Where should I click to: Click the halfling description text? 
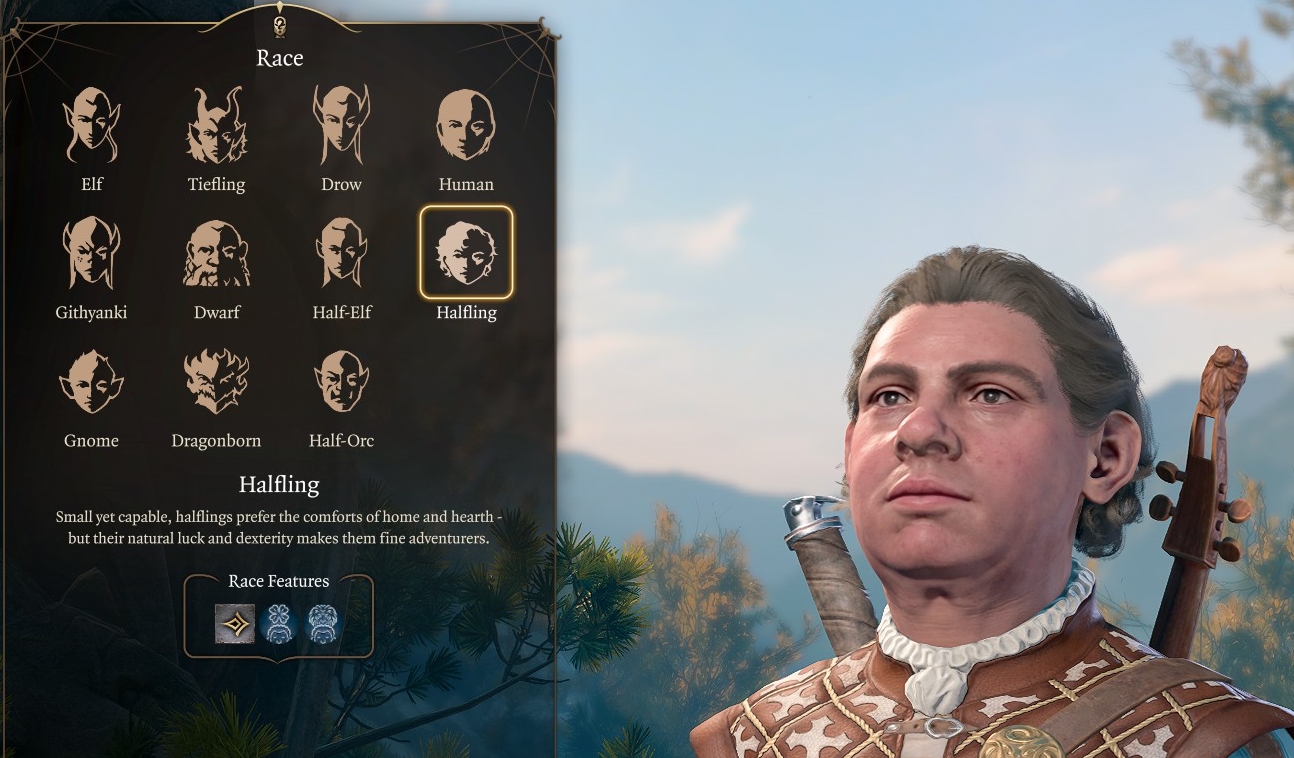coord(278,530)
